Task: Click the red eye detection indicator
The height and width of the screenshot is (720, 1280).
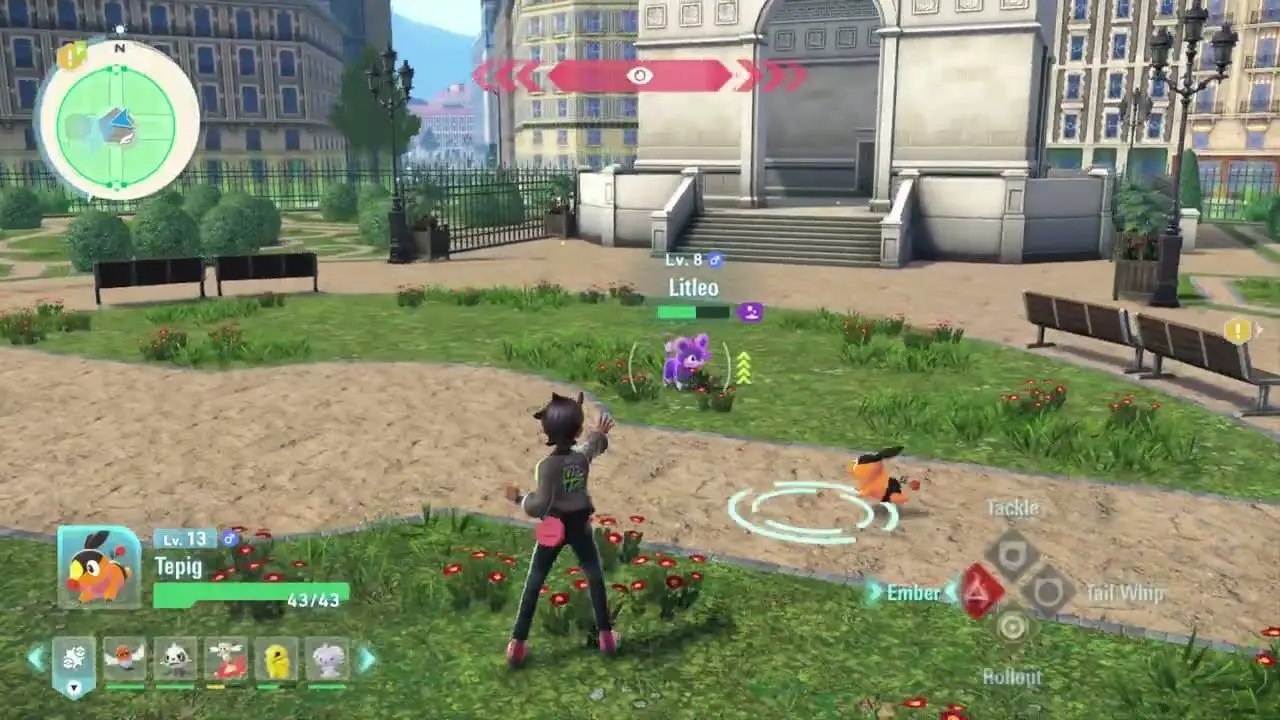Action: coord(640,76)
